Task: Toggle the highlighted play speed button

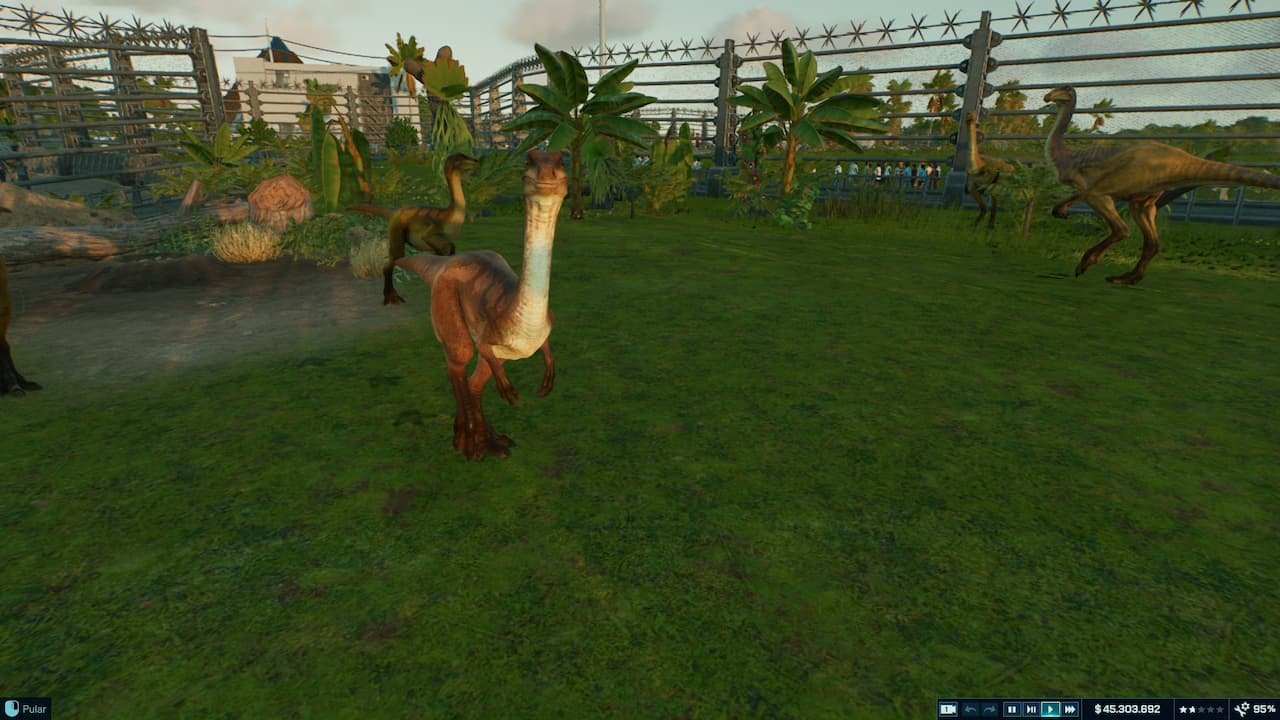Action: [x=1050, y=707]
